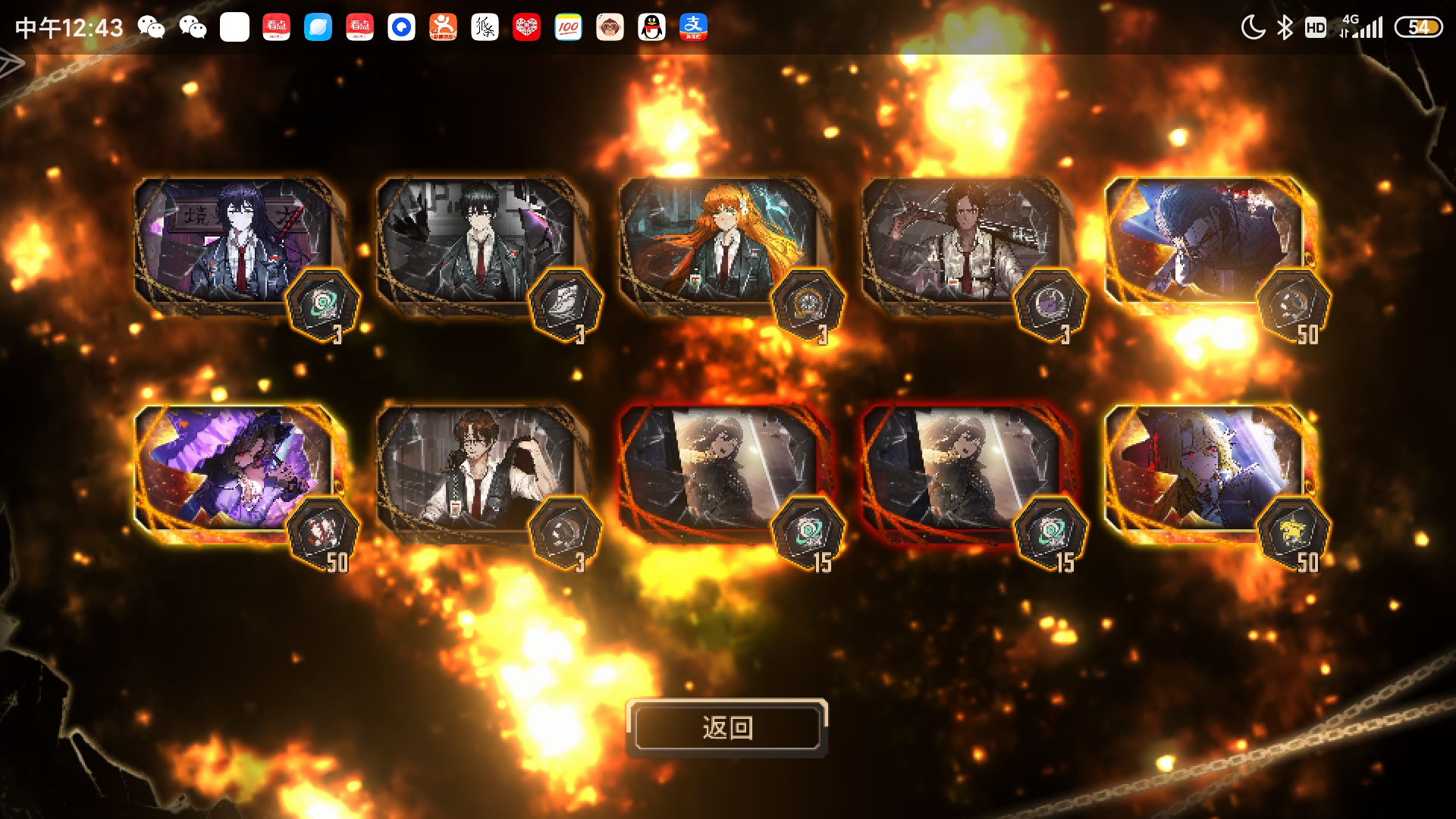1456x819 pixels.
Task: Select the long purple-haired girl card
Action: (235, 243)
